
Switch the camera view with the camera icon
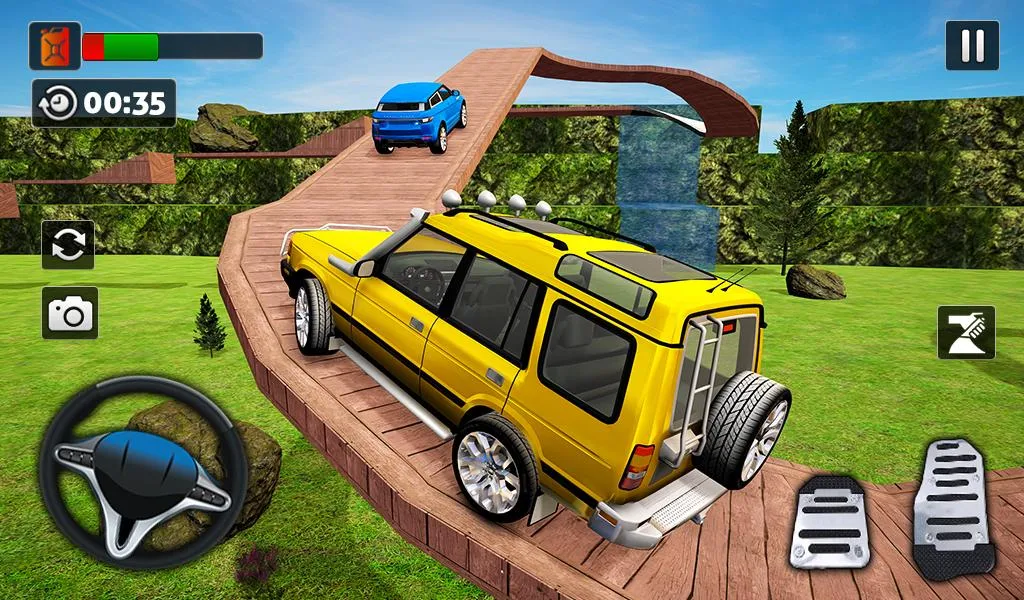click(70, 313)
